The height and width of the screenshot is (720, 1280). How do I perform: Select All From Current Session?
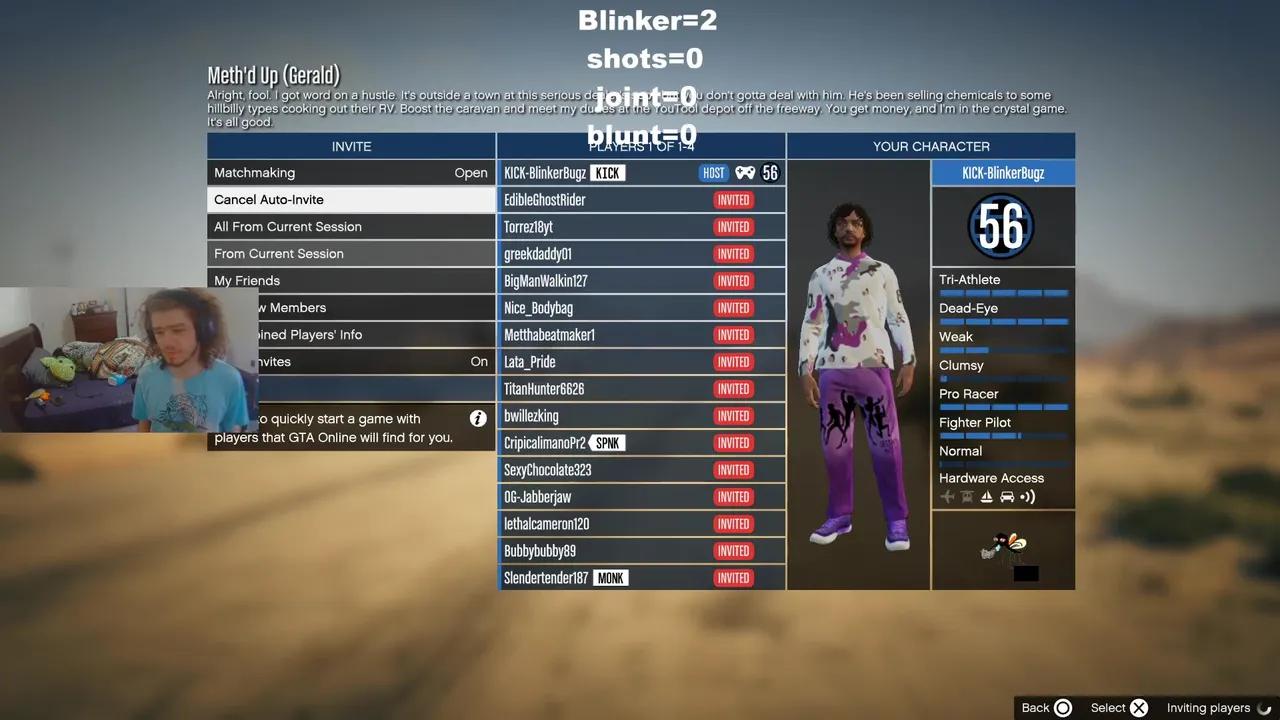pos(351,226)
